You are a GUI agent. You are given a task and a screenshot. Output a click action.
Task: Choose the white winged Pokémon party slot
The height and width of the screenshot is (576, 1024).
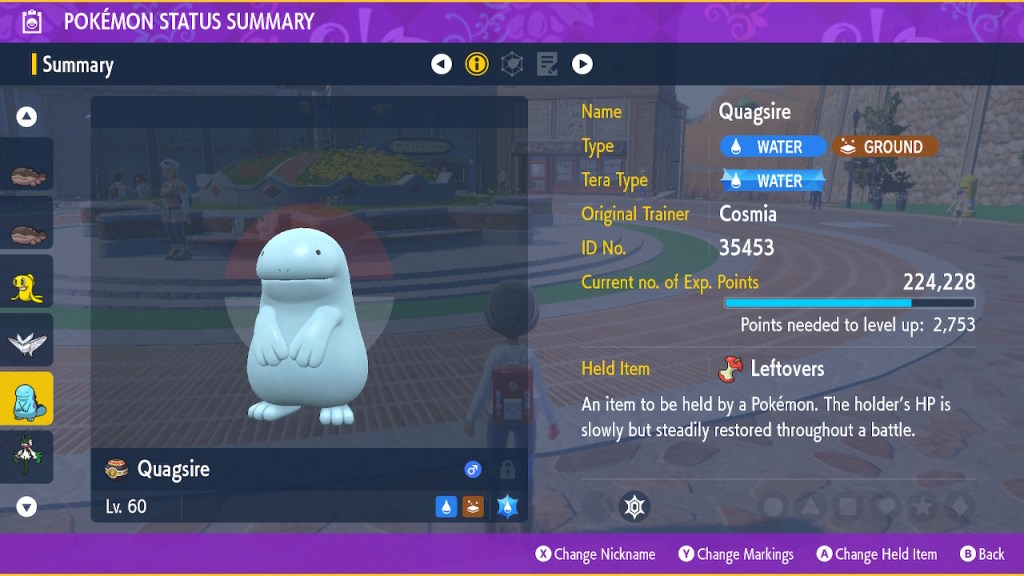click(27, 343)
